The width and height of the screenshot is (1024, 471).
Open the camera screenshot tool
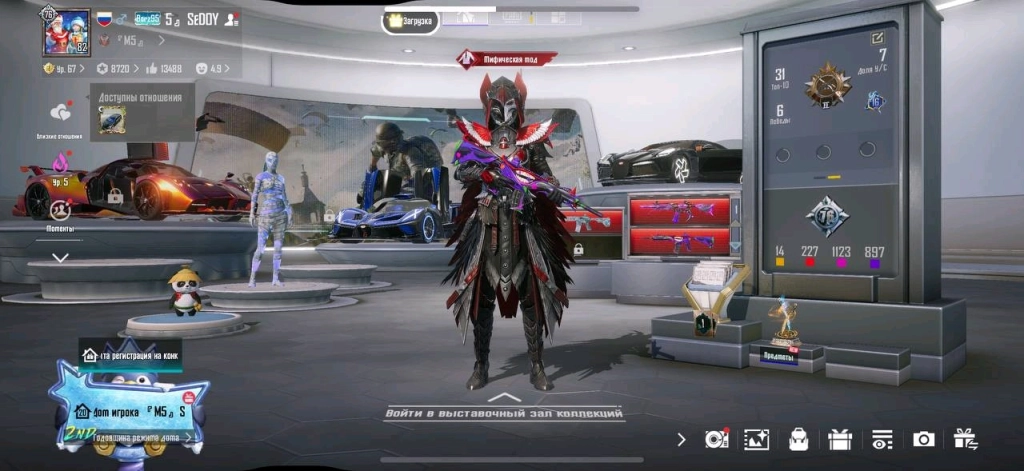[x=923, y=439]
